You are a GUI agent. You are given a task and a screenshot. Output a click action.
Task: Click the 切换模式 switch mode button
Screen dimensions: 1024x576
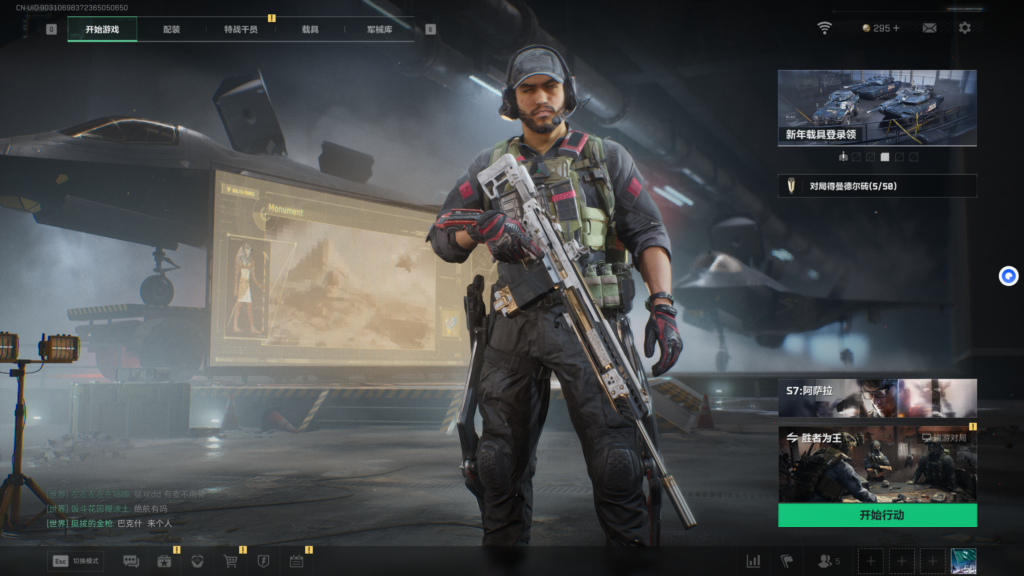pos(77,561)
